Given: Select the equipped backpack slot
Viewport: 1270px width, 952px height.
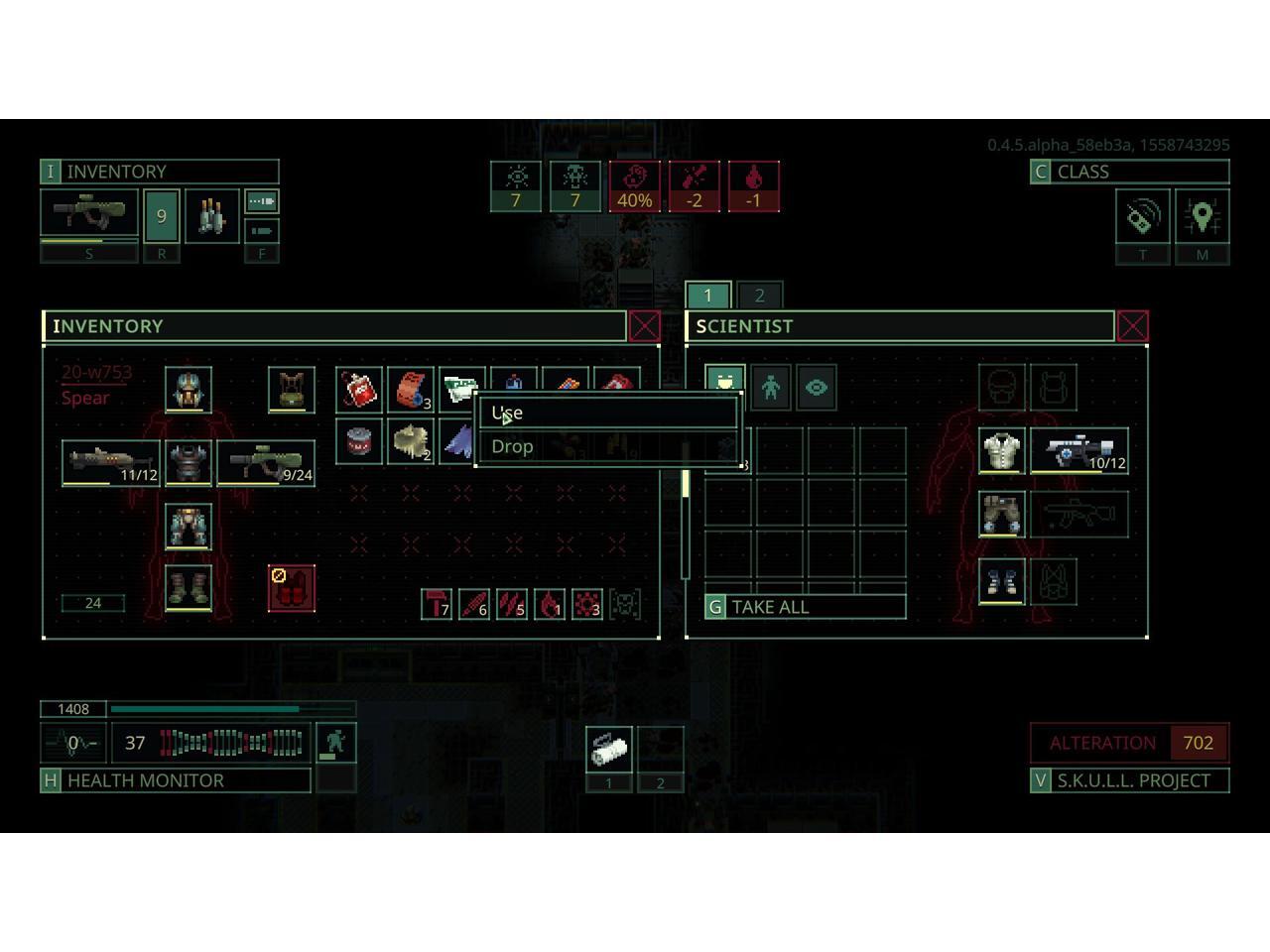Looking at the screenshot, I should (292, 390).
